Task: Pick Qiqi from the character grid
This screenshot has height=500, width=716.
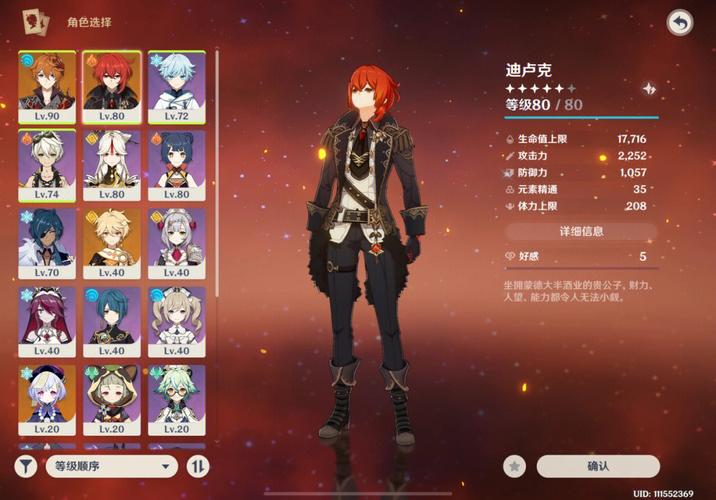Action: tap(46, 398)
